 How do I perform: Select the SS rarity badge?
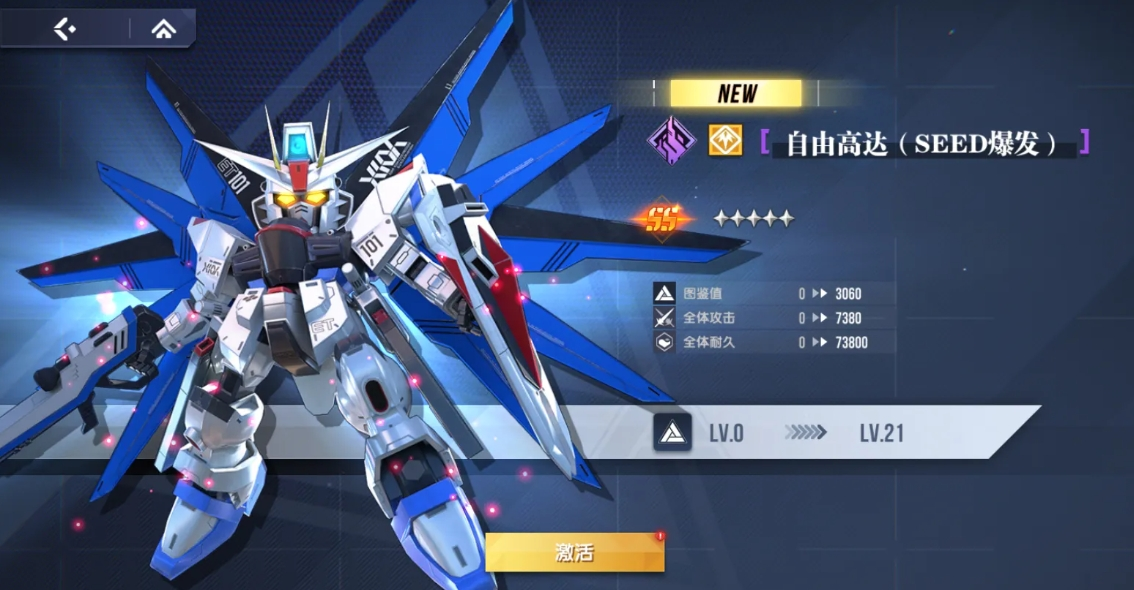[x=661, y=218]
